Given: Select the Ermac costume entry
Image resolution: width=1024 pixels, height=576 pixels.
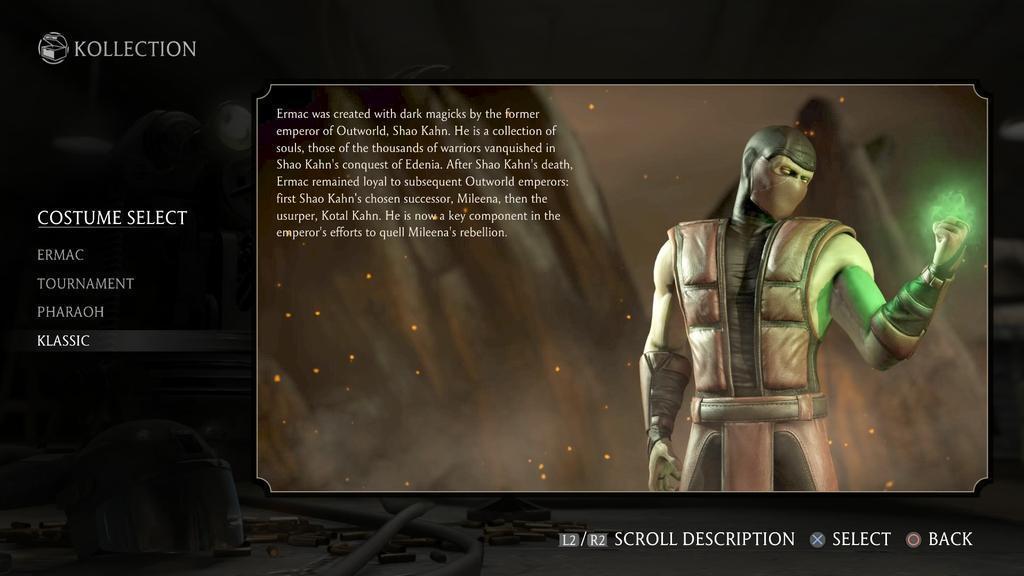Looking at the screenshot, I should click(x=60, y=255).
